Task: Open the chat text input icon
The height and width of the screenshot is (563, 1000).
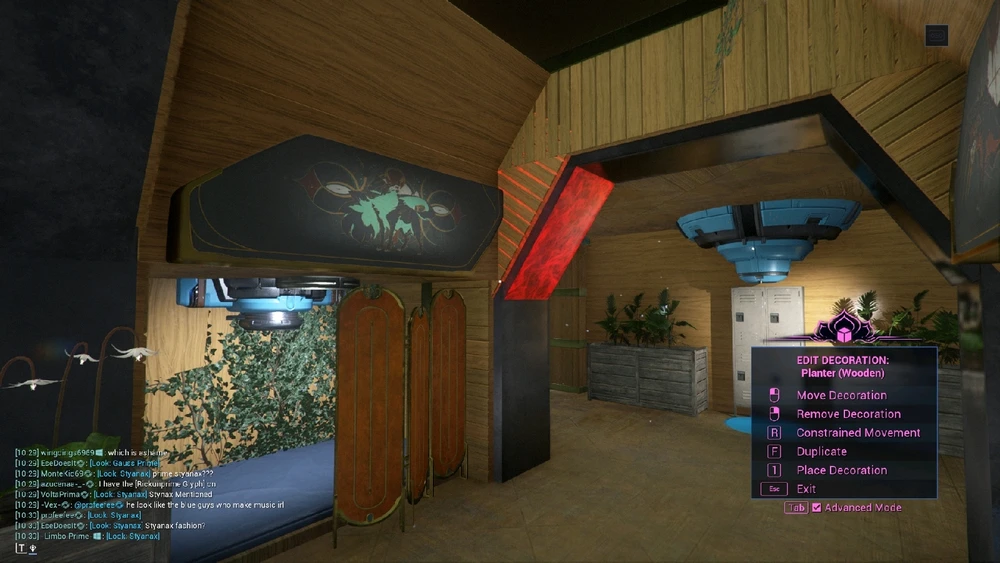Action: 20,547
